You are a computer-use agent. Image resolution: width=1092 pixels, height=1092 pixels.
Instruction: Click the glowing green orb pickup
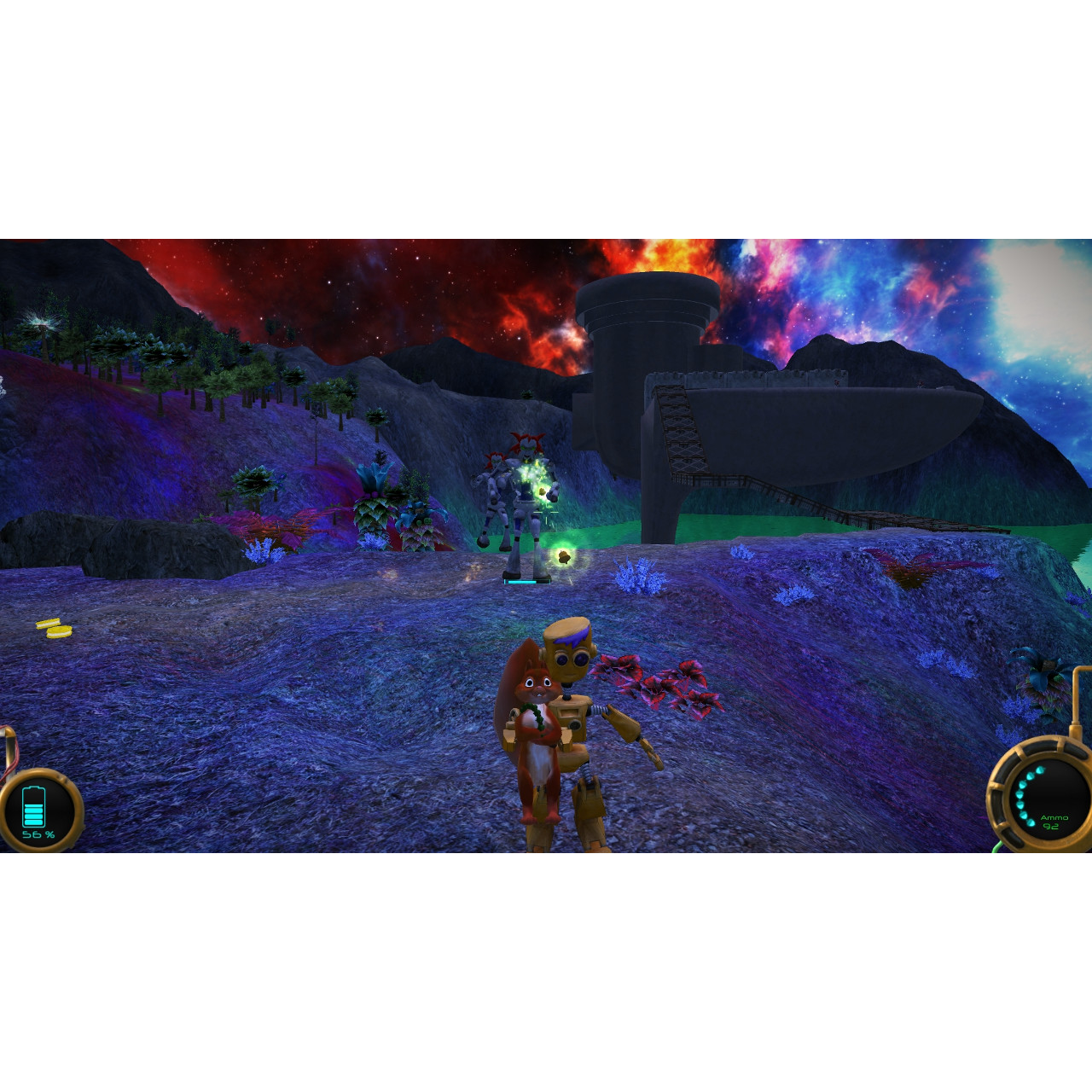click(x=566, y=557)
